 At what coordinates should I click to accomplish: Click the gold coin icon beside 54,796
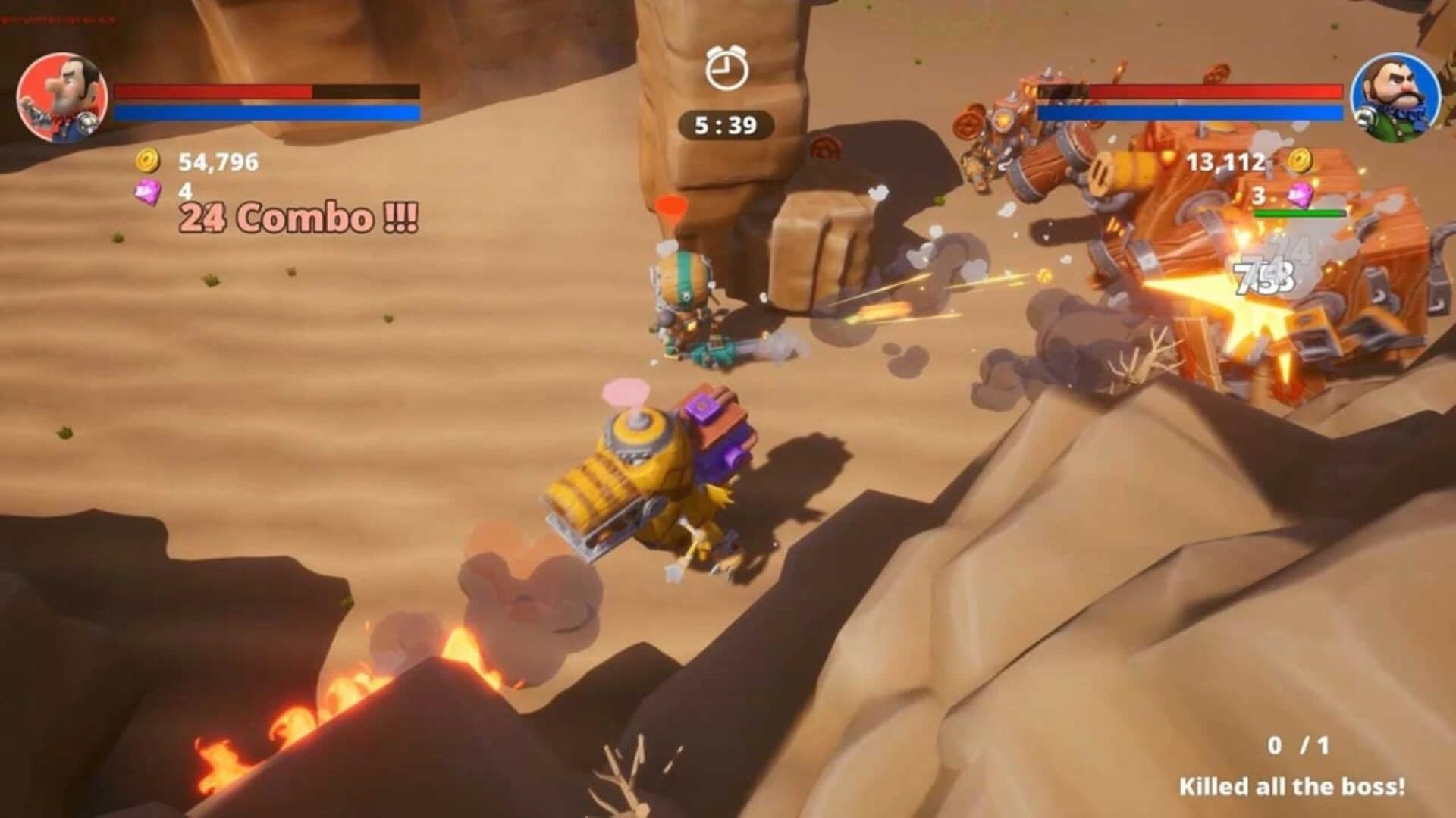click(x=150, y=161)
